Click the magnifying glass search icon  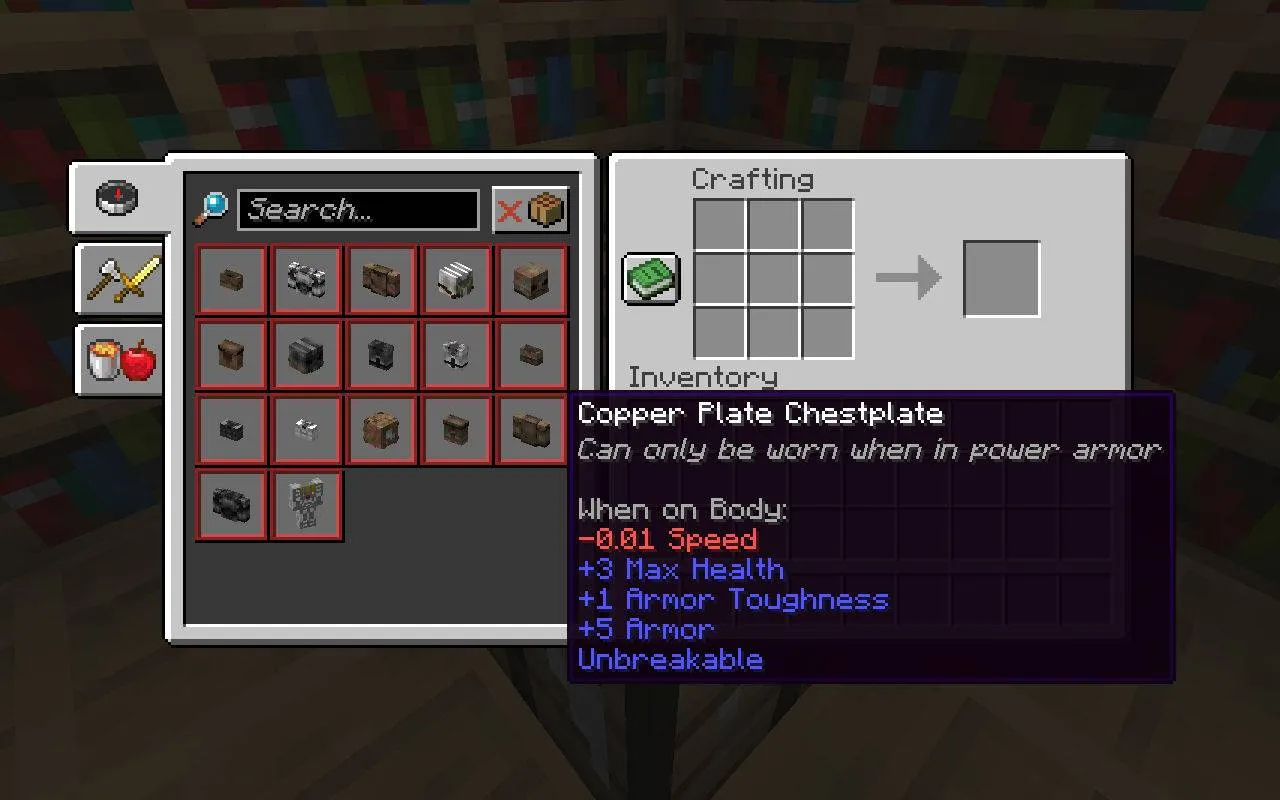pos(213,208)
